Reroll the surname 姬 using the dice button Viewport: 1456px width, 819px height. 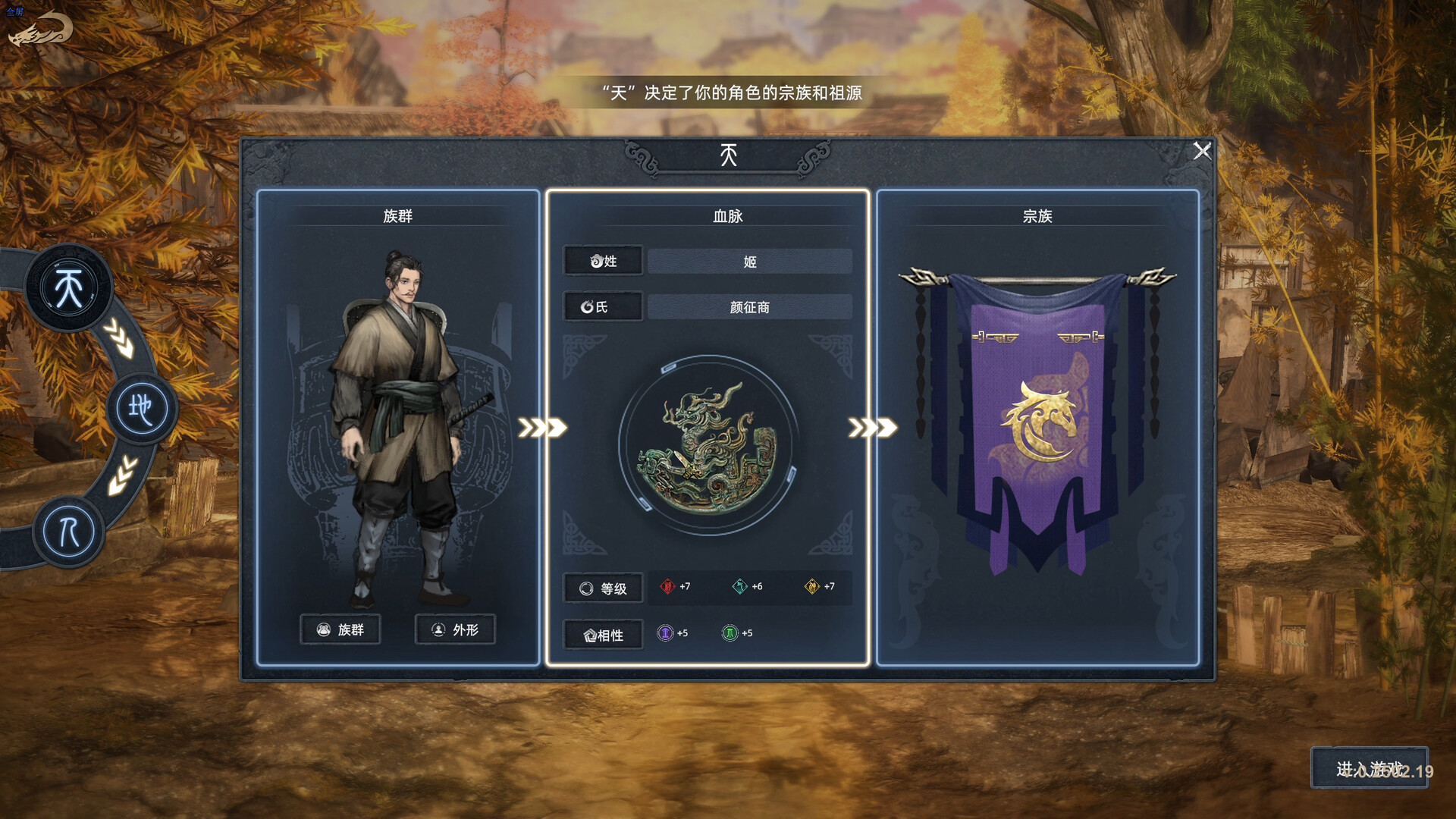tap(603, 261)
